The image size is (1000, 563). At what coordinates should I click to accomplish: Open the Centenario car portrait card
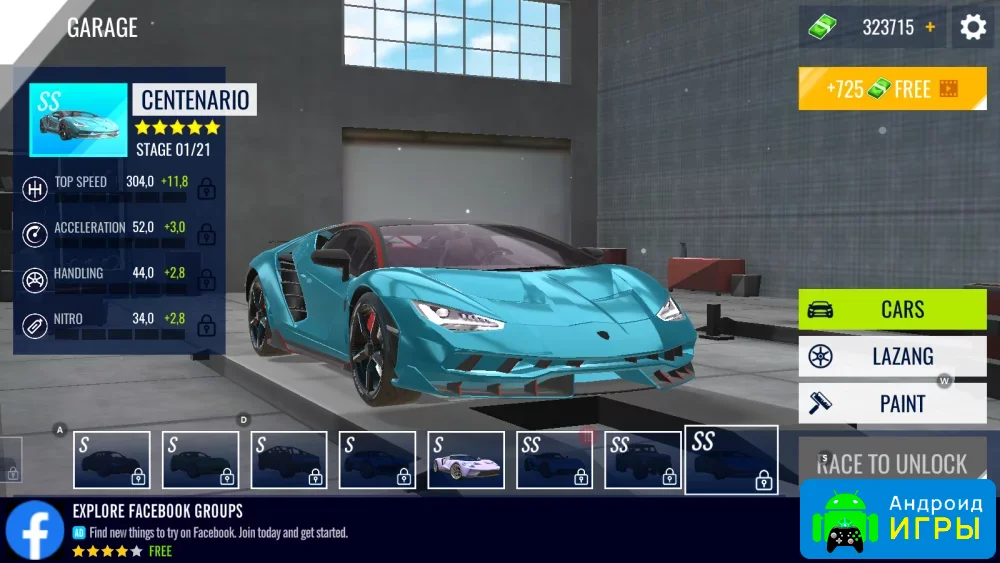[79, 120]
